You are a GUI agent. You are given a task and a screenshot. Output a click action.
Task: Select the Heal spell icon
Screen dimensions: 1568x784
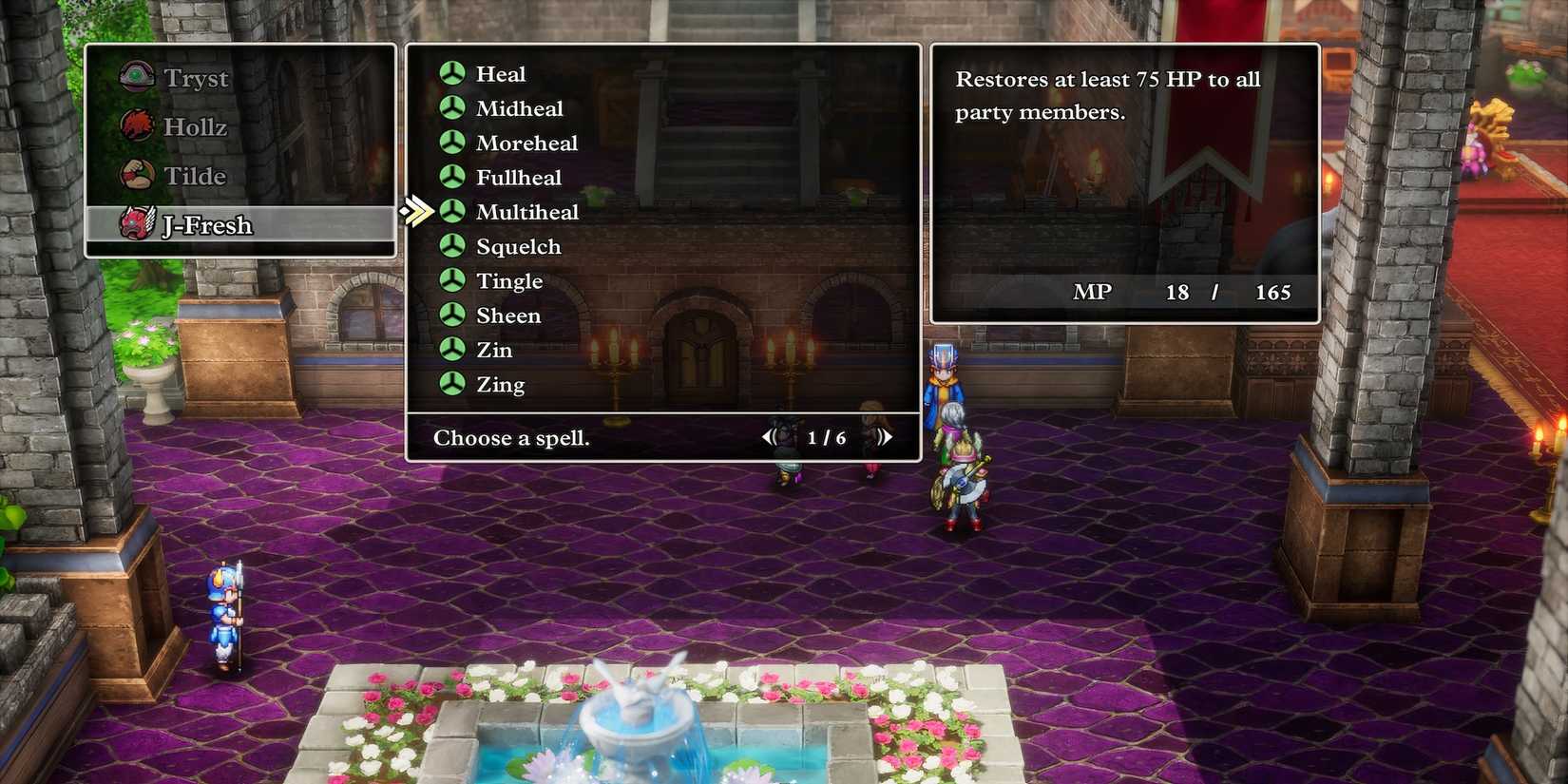pyautogui.click(x=450, y=73)
